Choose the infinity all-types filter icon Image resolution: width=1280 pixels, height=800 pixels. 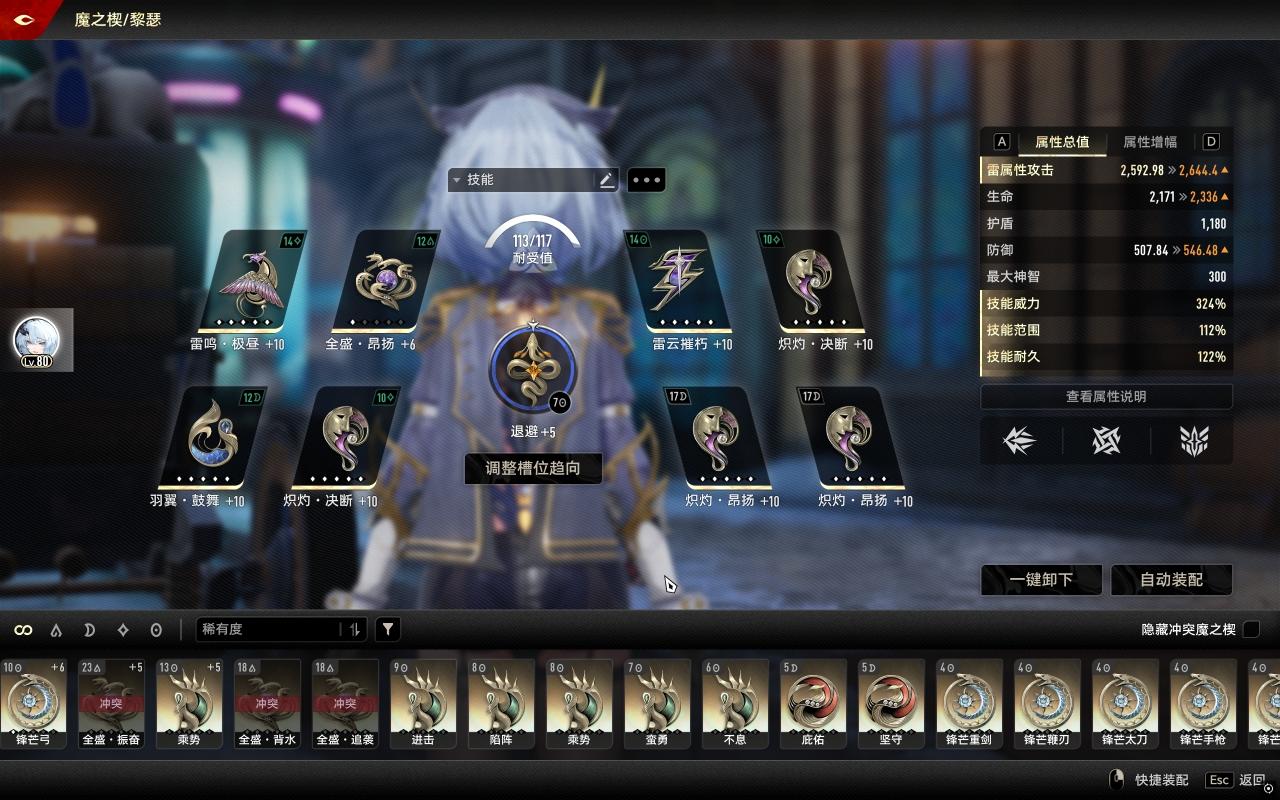pos(23,630)
